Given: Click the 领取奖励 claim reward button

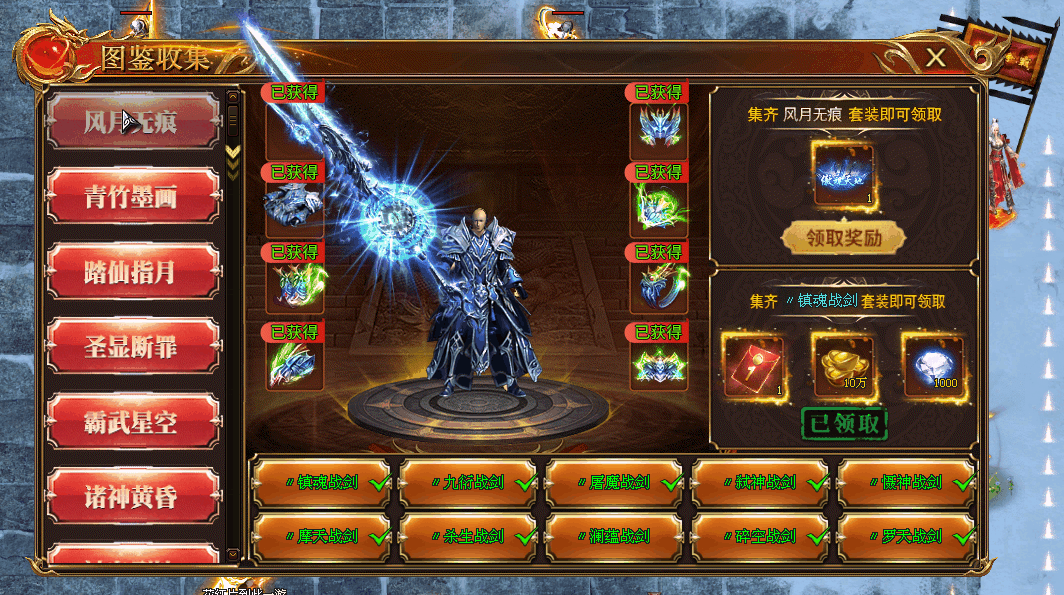Looking at the screenshot, I should [843, 238].
